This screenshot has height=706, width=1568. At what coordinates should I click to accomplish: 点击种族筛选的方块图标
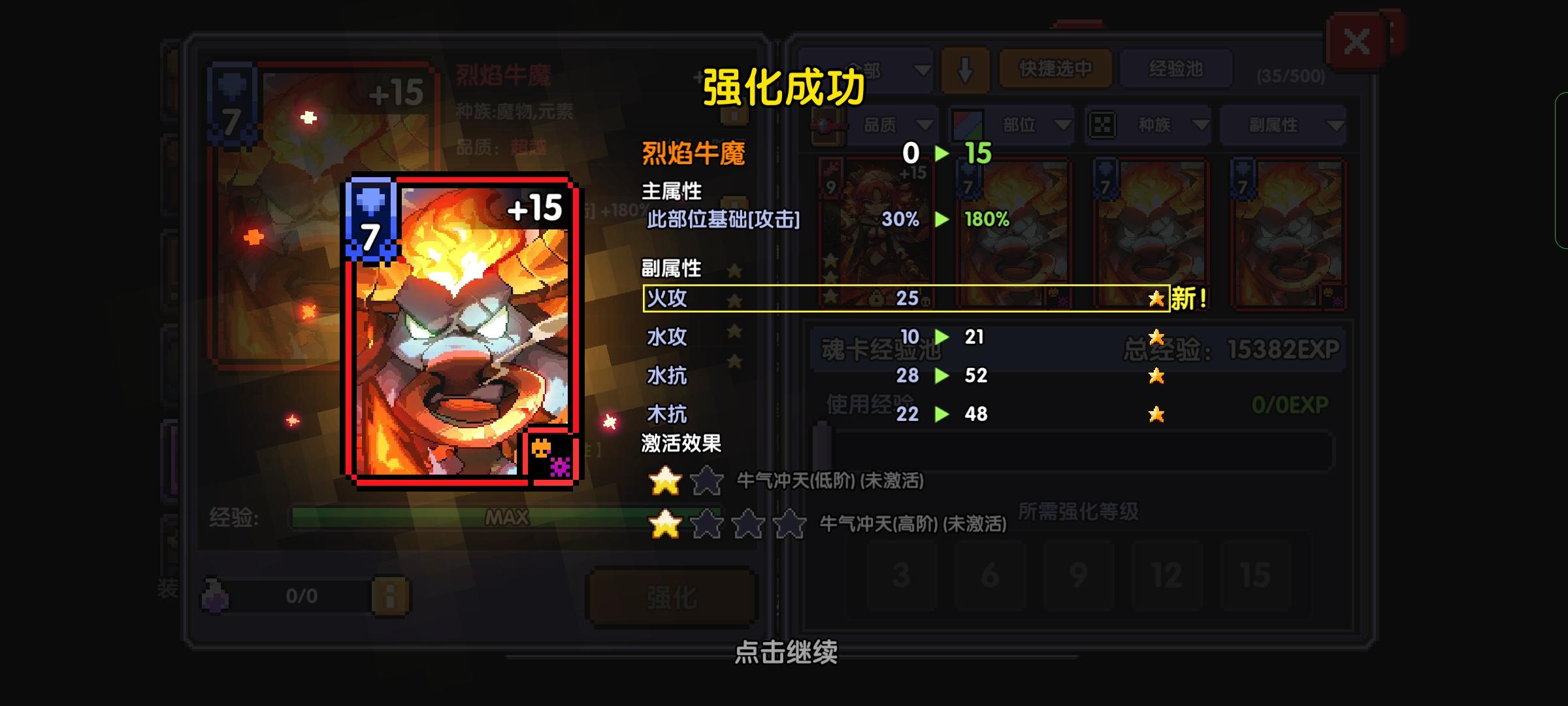pyautogui.click(x=1103, y=125)
